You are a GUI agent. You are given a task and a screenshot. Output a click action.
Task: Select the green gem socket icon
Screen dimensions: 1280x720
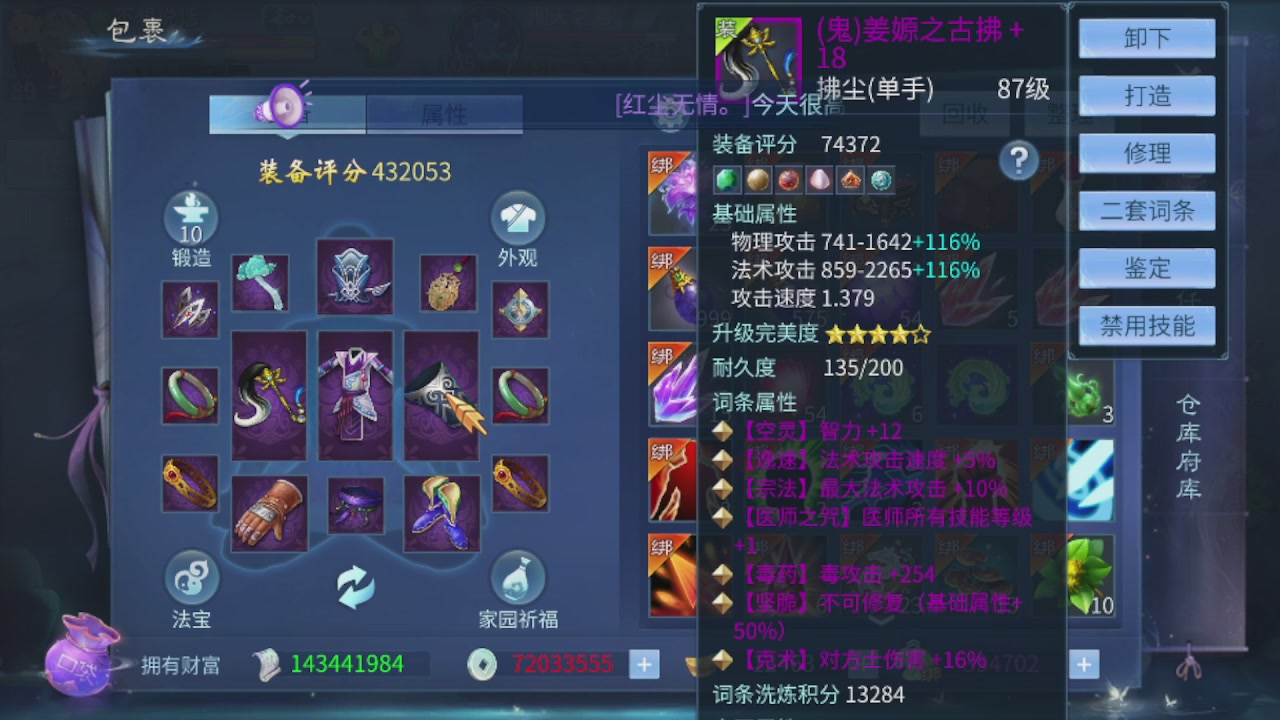pyautogui.click(x=727, y=179)
